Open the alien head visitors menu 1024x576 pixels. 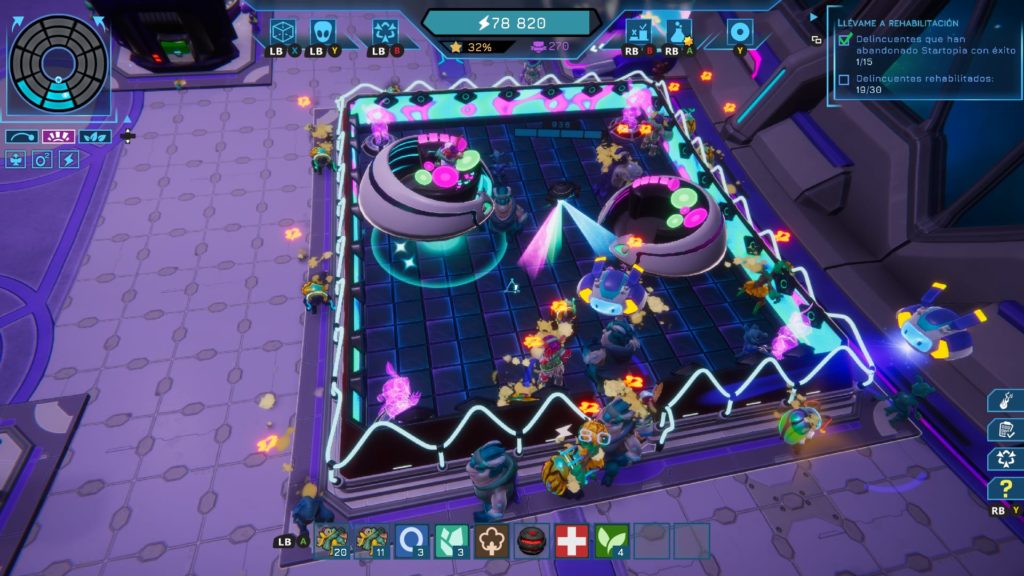[x=322, y=31]
